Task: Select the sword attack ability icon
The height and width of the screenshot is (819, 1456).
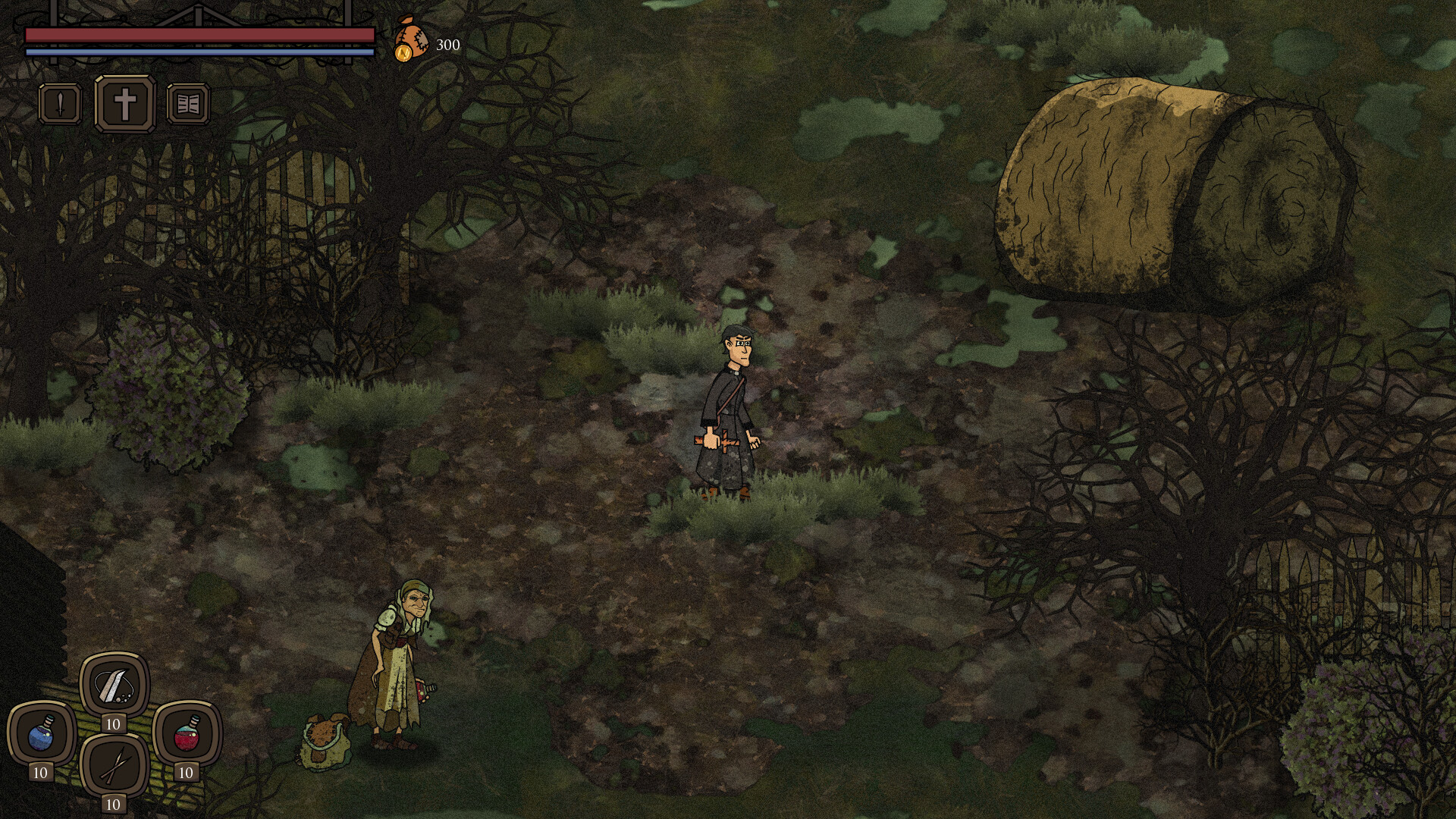Action: (58, 104)
